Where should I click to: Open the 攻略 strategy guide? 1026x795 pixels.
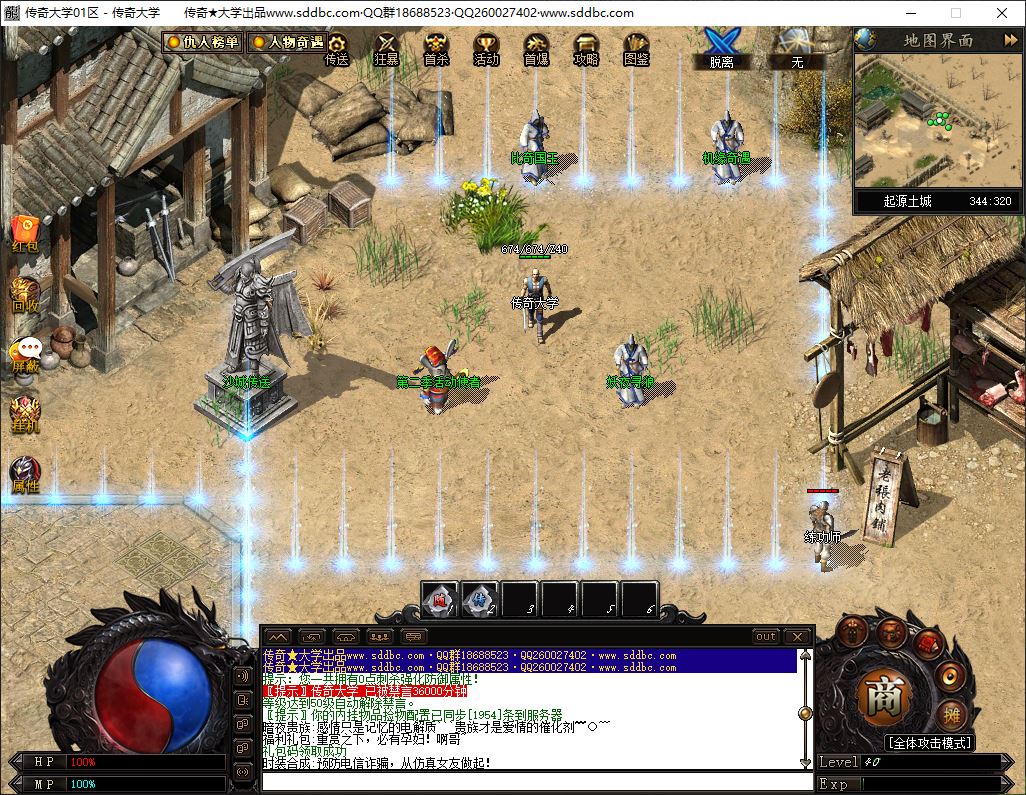coord(586,48)
